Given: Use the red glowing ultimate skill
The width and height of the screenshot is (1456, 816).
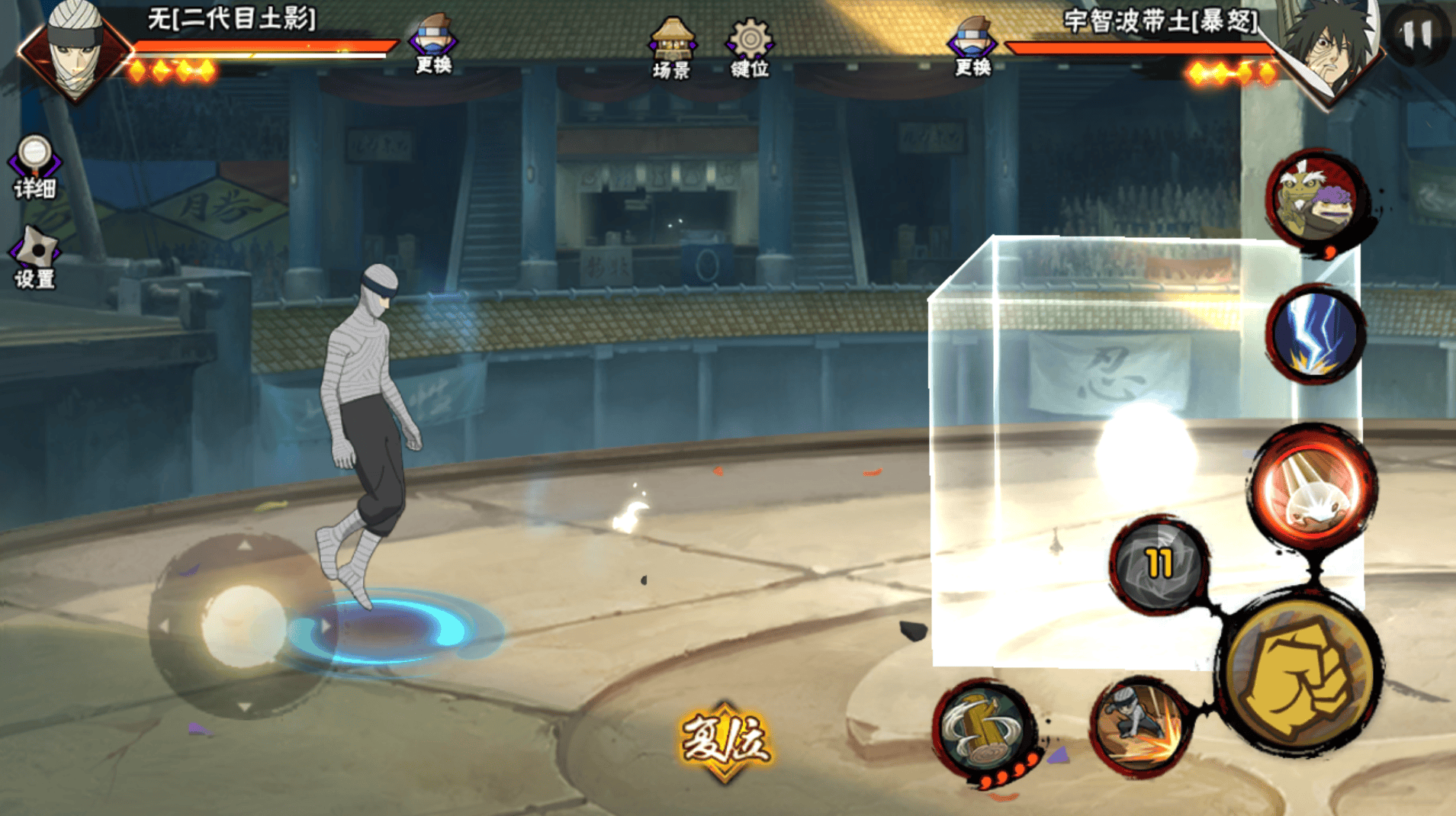Looking at the screenshot, I should (x=1312, y=488).
